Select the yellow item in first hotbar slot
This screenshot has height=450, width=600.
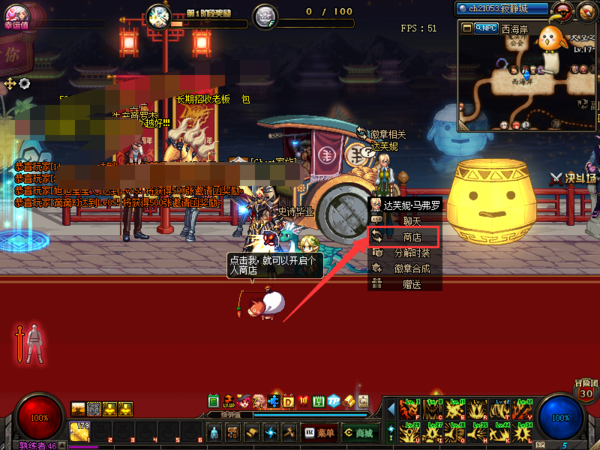coord(80,432)
